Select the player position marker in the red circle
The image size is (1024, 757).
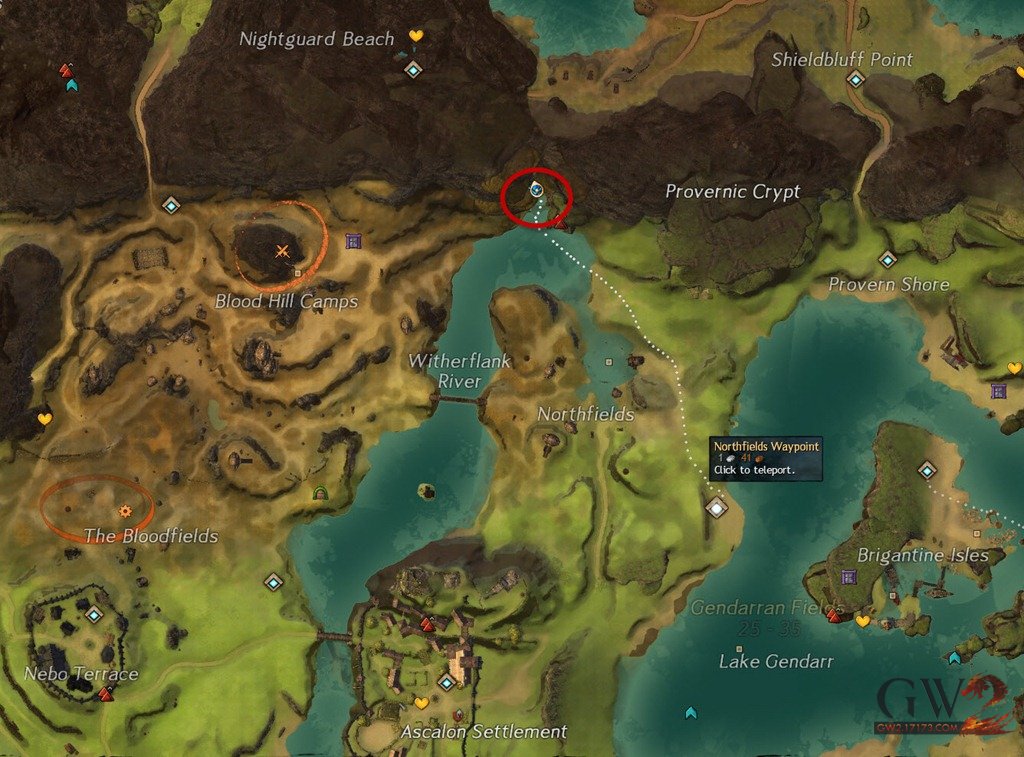tap(536, 188)
